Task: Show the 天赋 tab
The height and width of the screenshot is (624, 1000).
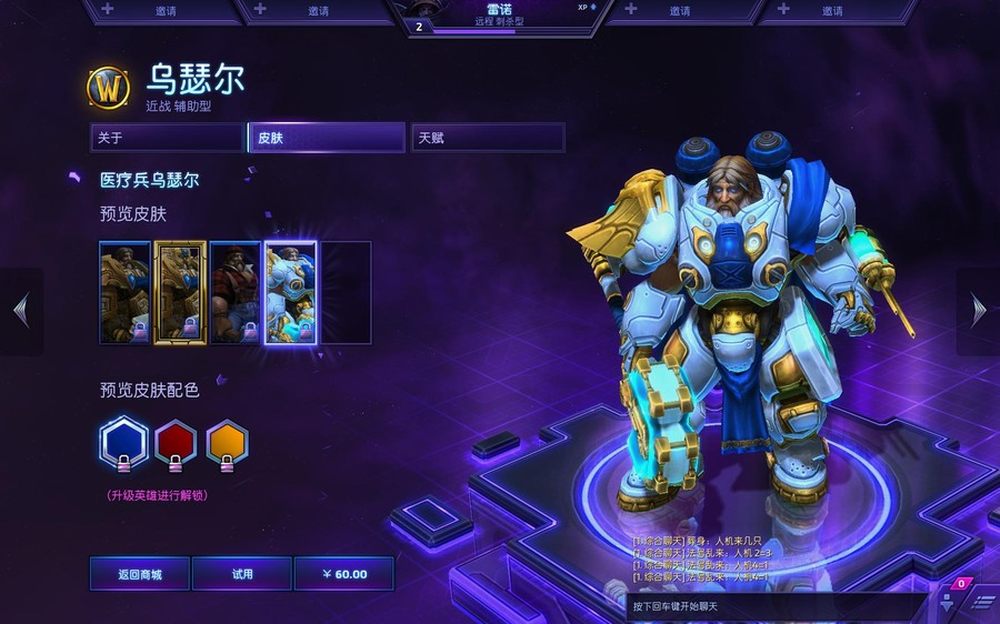Action: [x=488, y=138]
